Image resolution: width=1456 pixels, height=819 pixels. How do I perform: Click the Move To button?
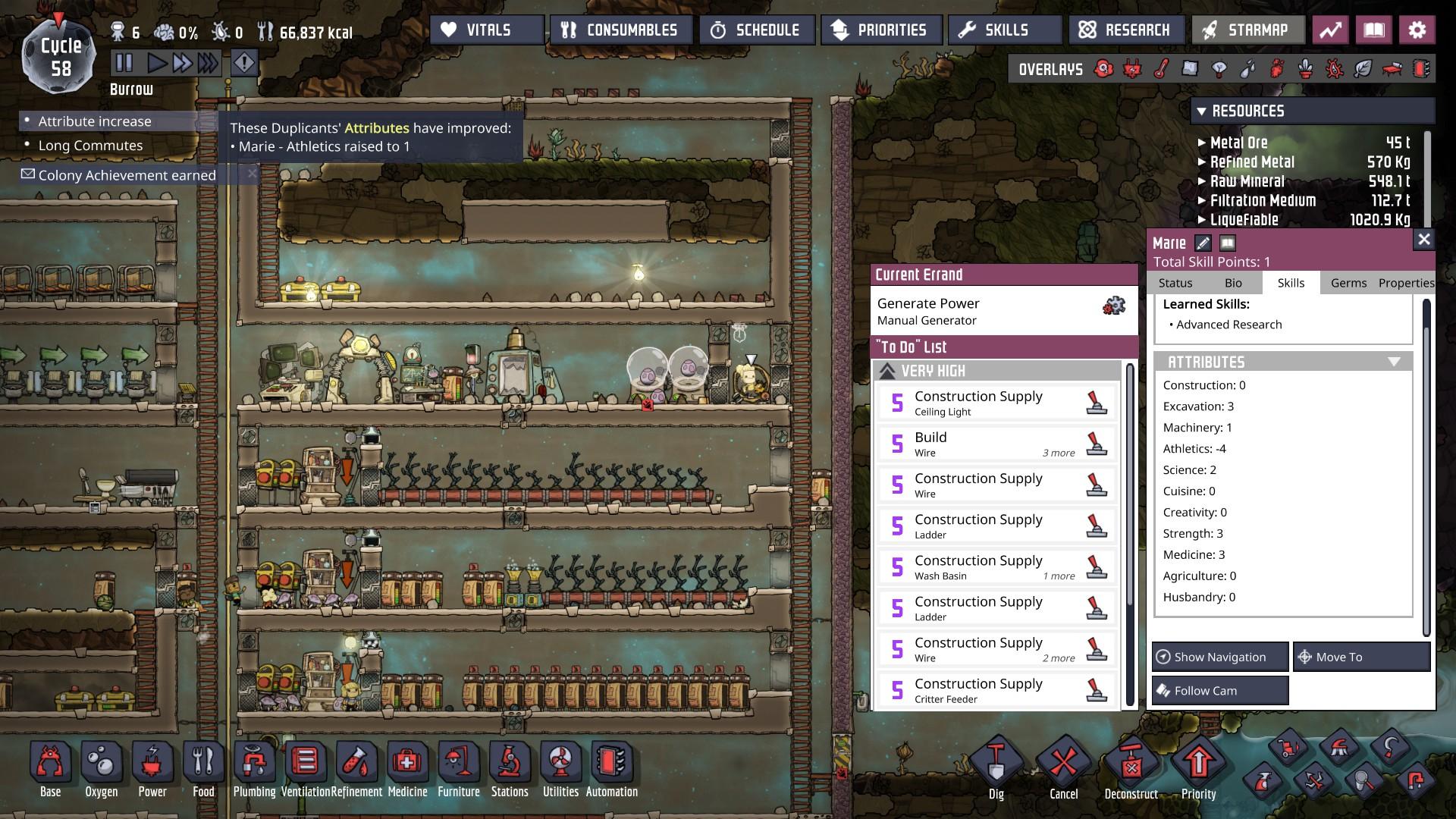click(1361, 657)
